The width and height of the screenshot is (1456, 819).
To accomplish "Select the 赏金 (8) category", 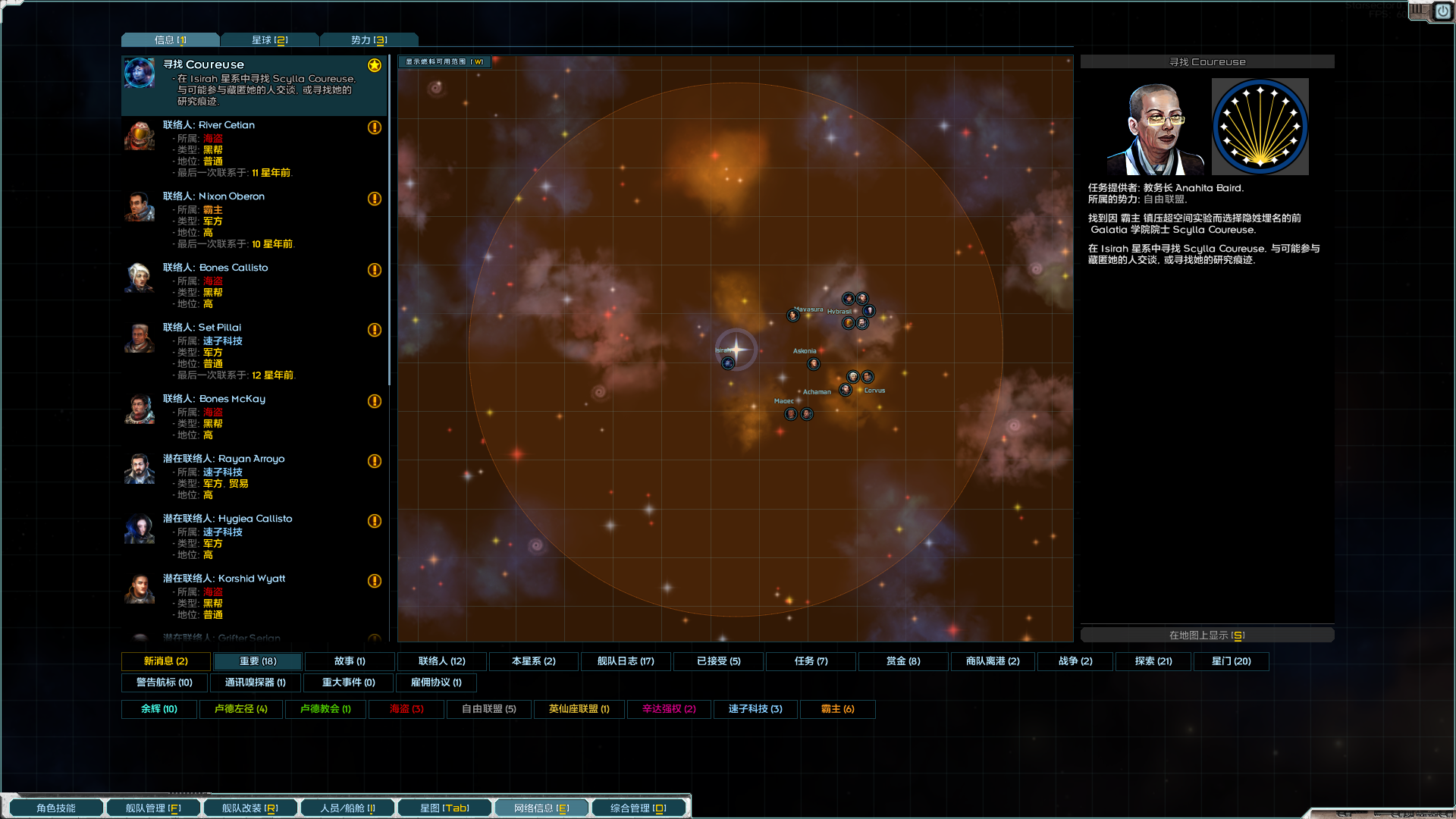I will [x=903, y=661].
